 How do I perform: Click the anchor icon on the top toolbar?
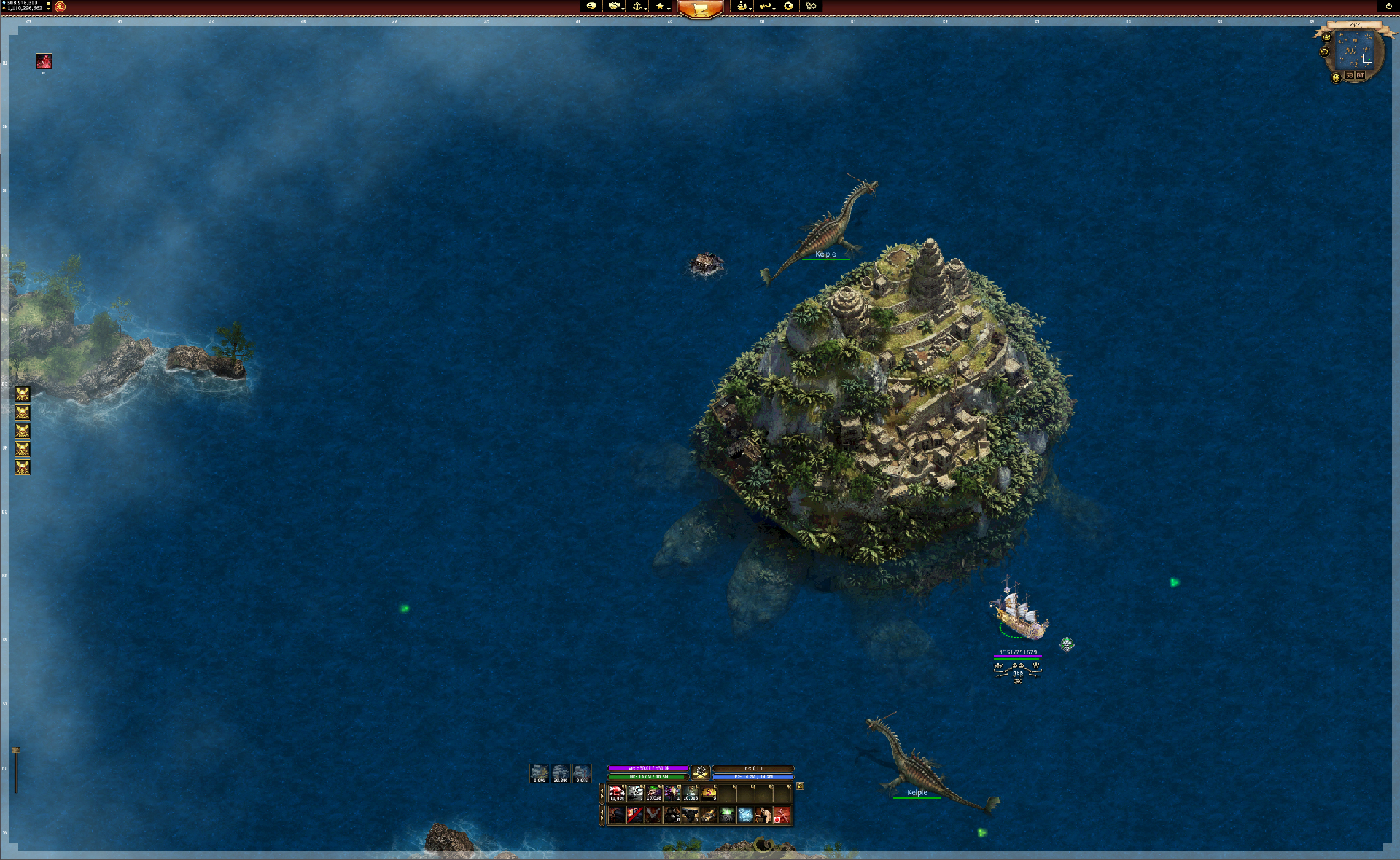(x=636, y=7)
